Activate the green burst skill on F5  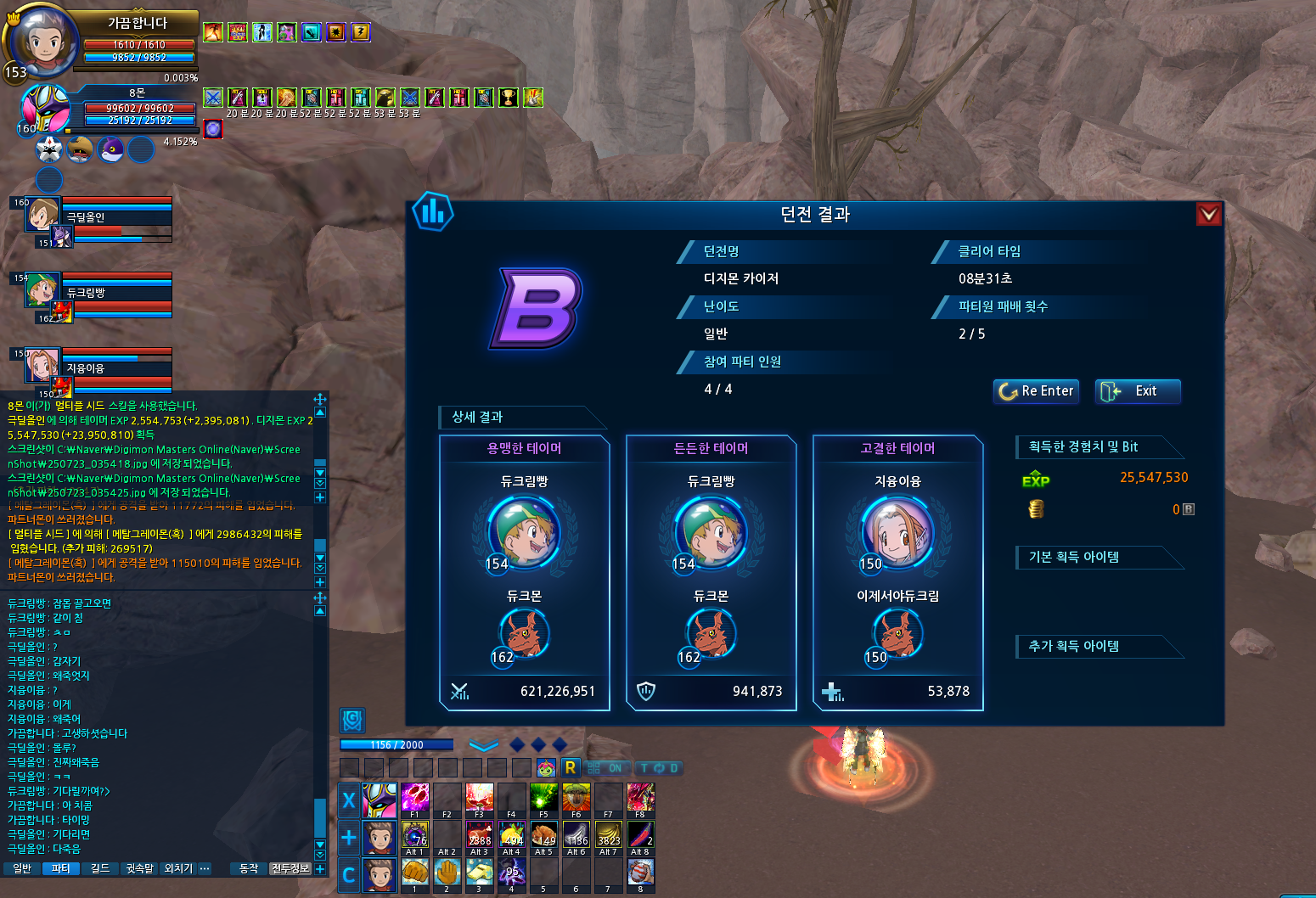(x=544, y=799)
